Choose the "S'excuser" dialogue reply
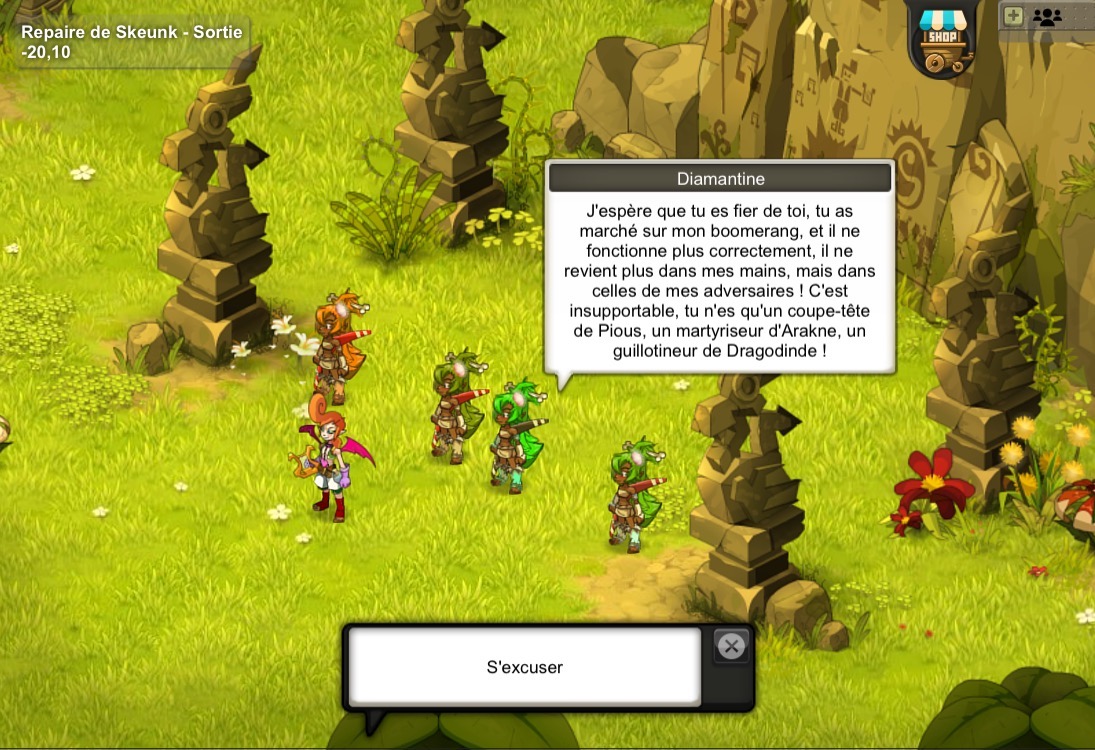The image size is (1095, 750). coord(524,666)
